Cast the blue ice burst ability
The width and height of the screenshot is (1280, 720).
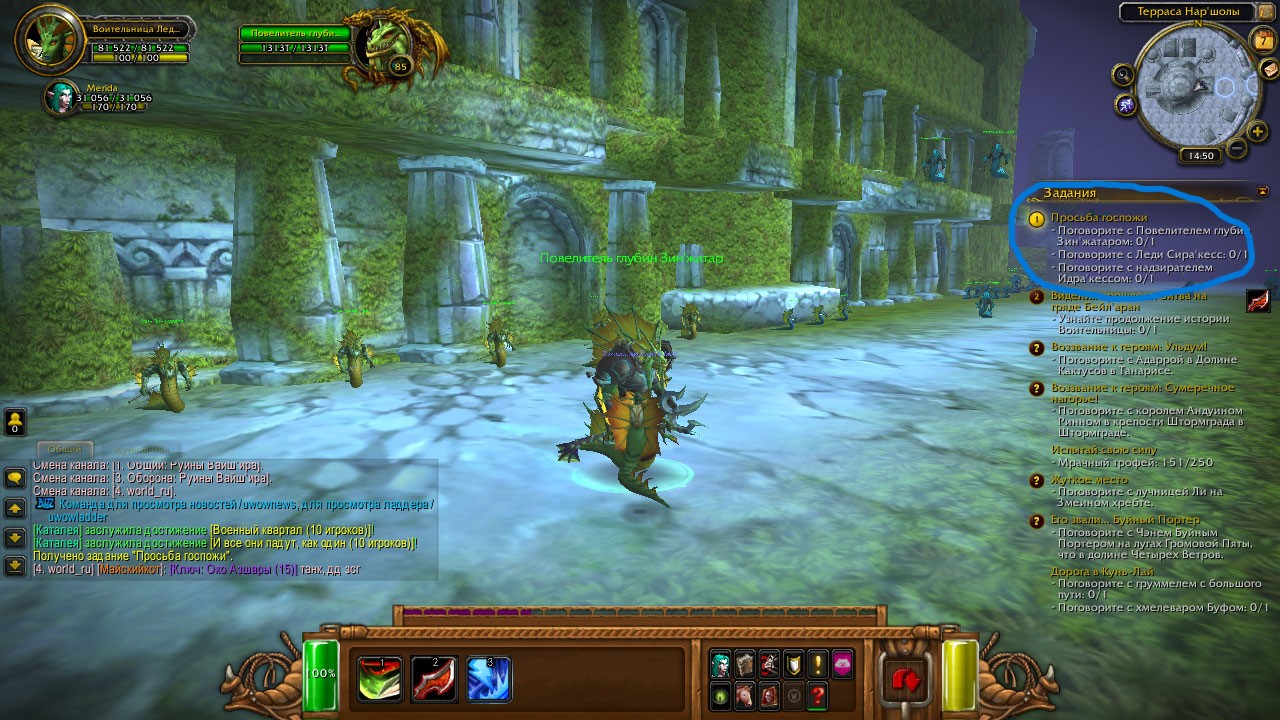(489, 679)
